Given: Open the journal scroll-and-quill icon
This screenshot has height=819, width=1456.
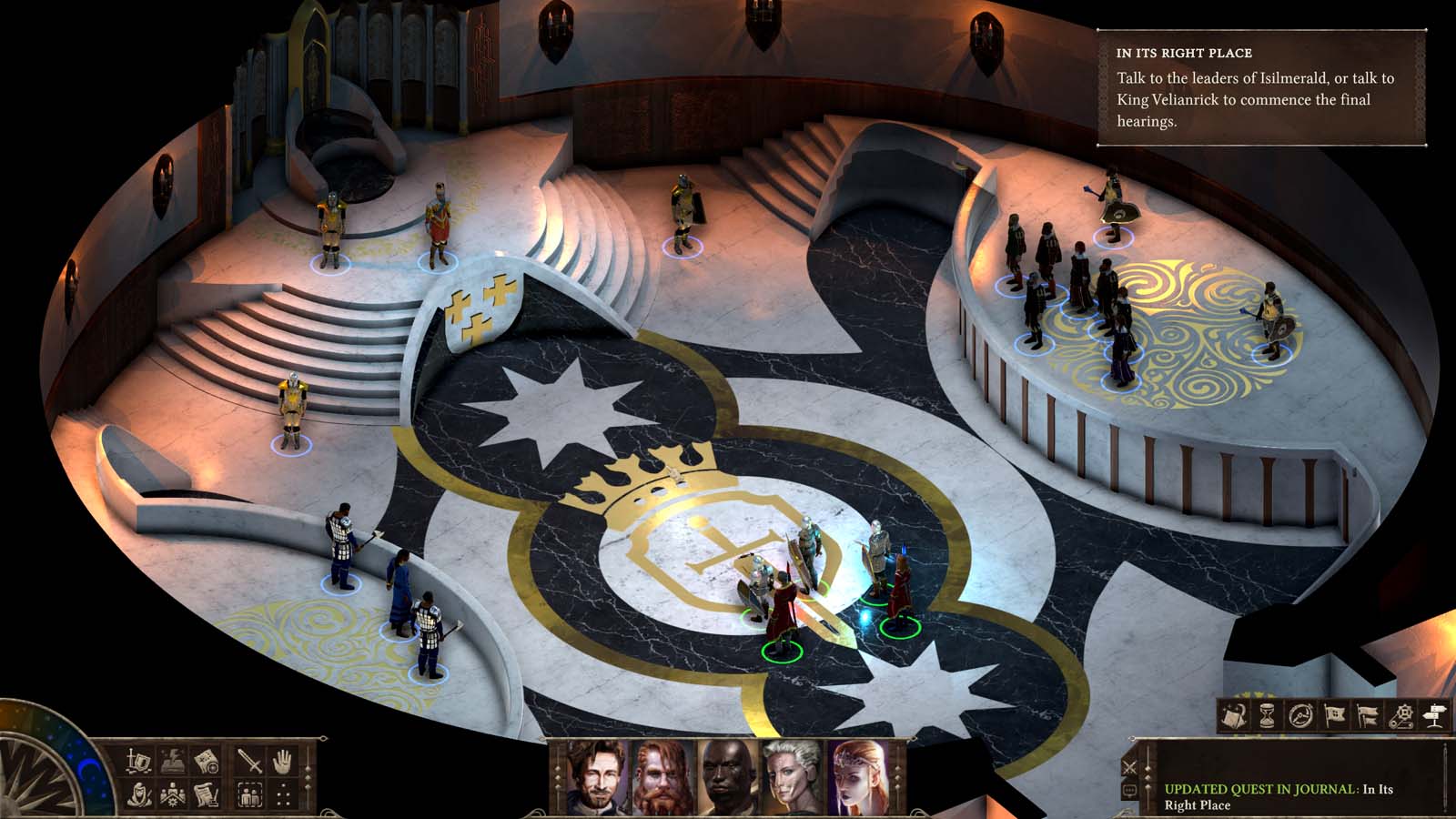Looking at the screenshot, I should point(207,794).
